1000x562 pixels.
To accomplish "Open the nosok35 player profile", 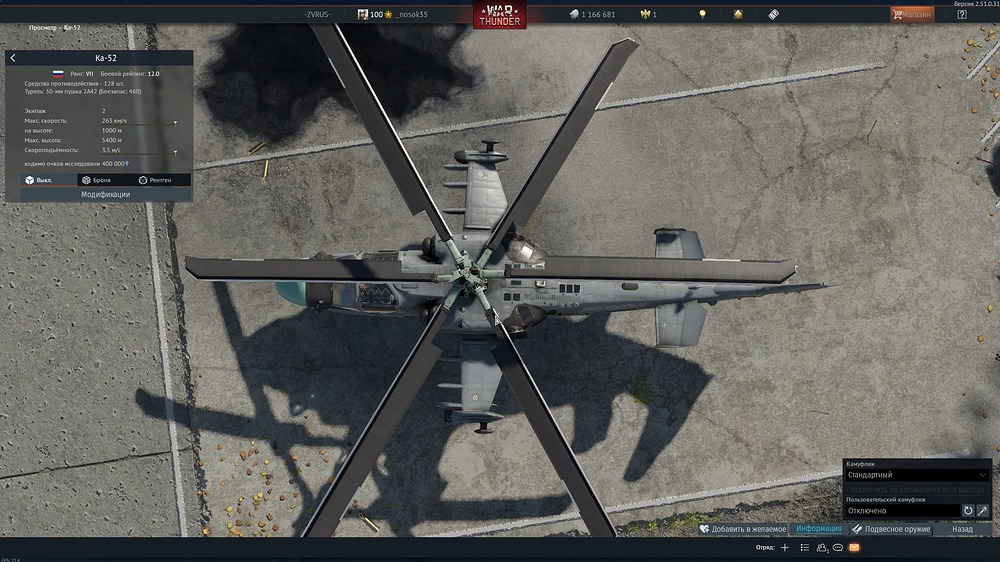I will click(404, 14).
